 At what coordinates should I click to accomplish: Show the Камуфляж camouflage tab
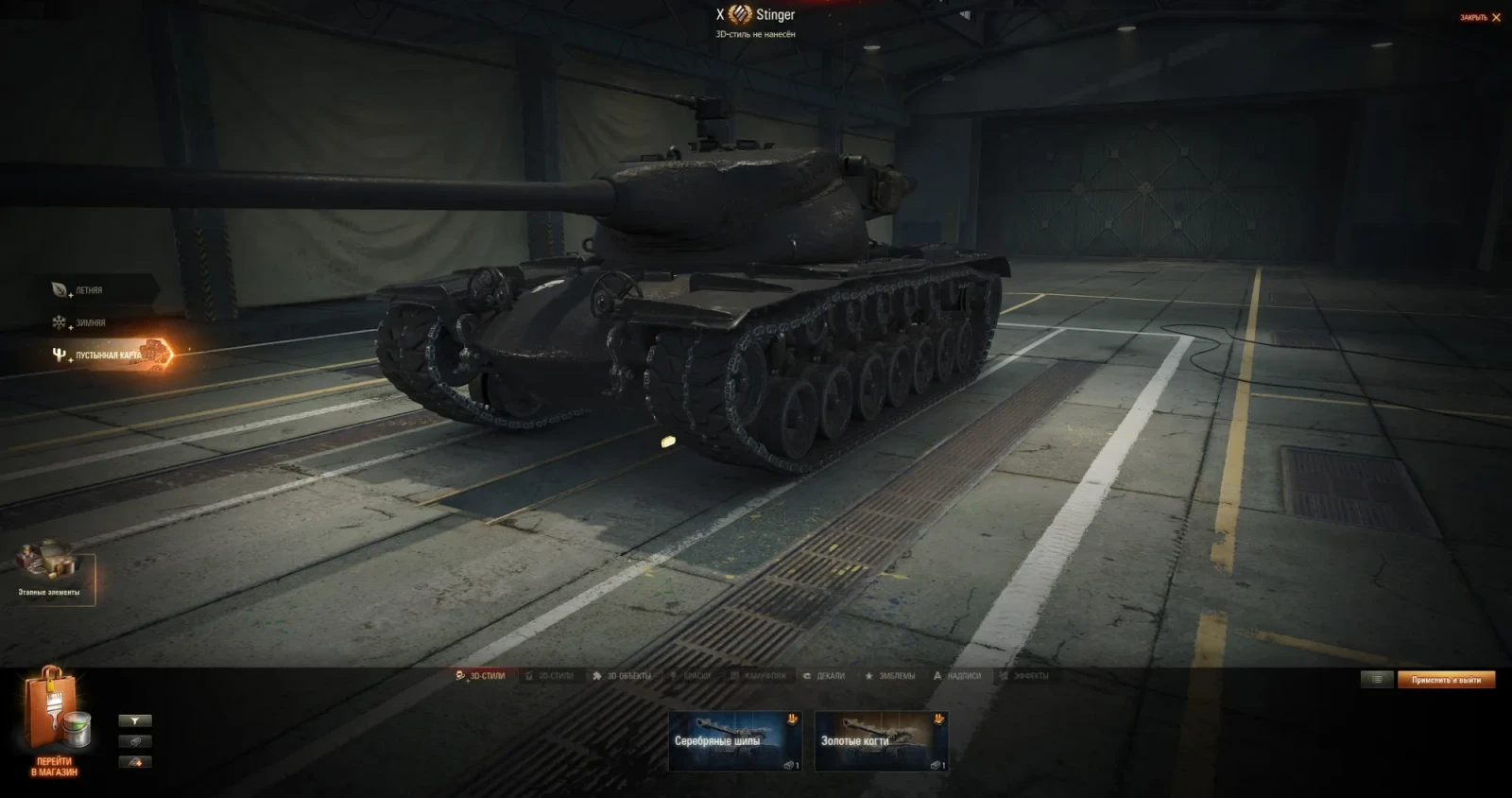click(x=759, y=676)
